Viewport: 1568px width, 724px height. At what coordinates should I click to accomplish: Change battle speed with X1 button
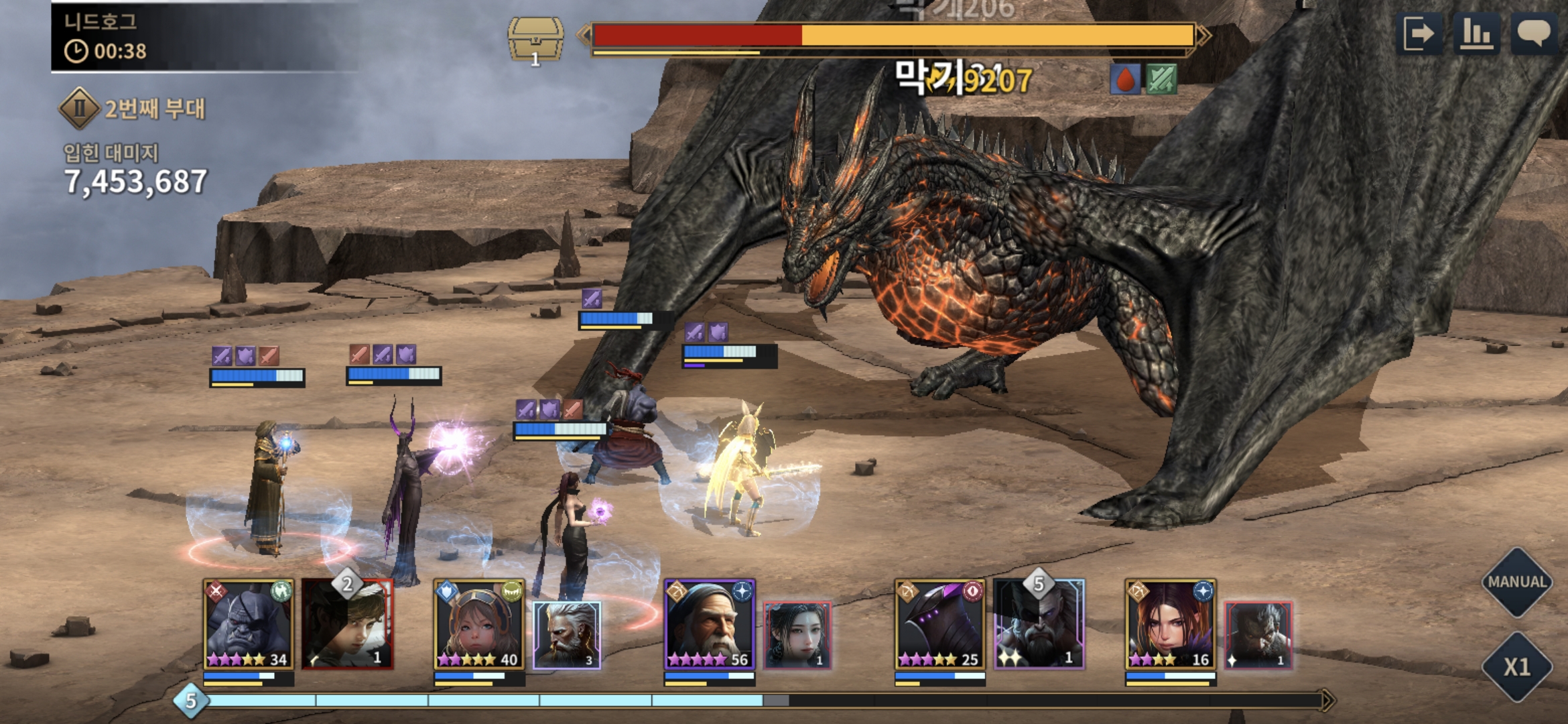tap(1517, 666)
